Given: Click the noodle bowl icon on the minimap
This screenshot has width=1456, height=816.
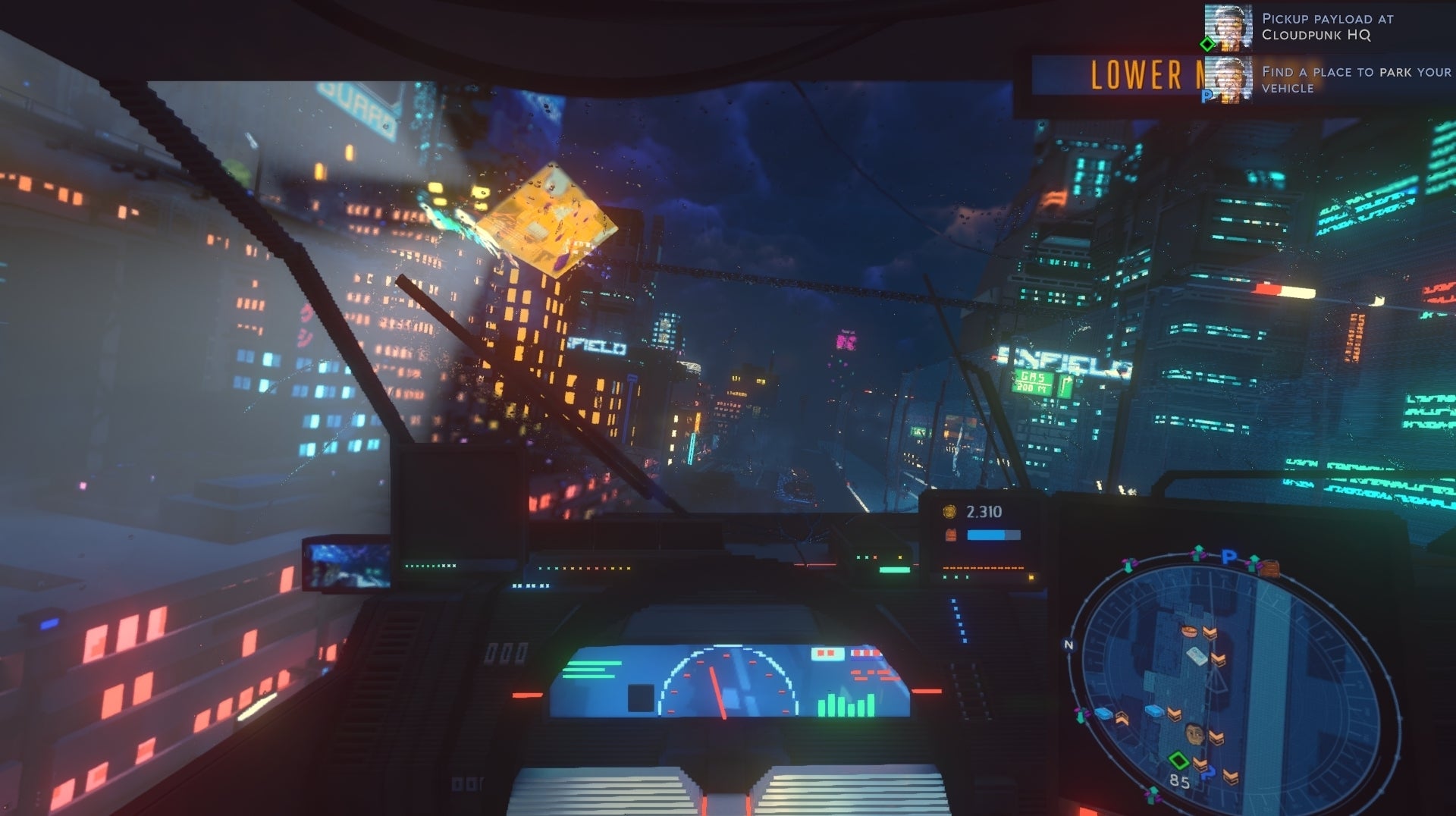Looking at the screenshot, I should 1188,631.
